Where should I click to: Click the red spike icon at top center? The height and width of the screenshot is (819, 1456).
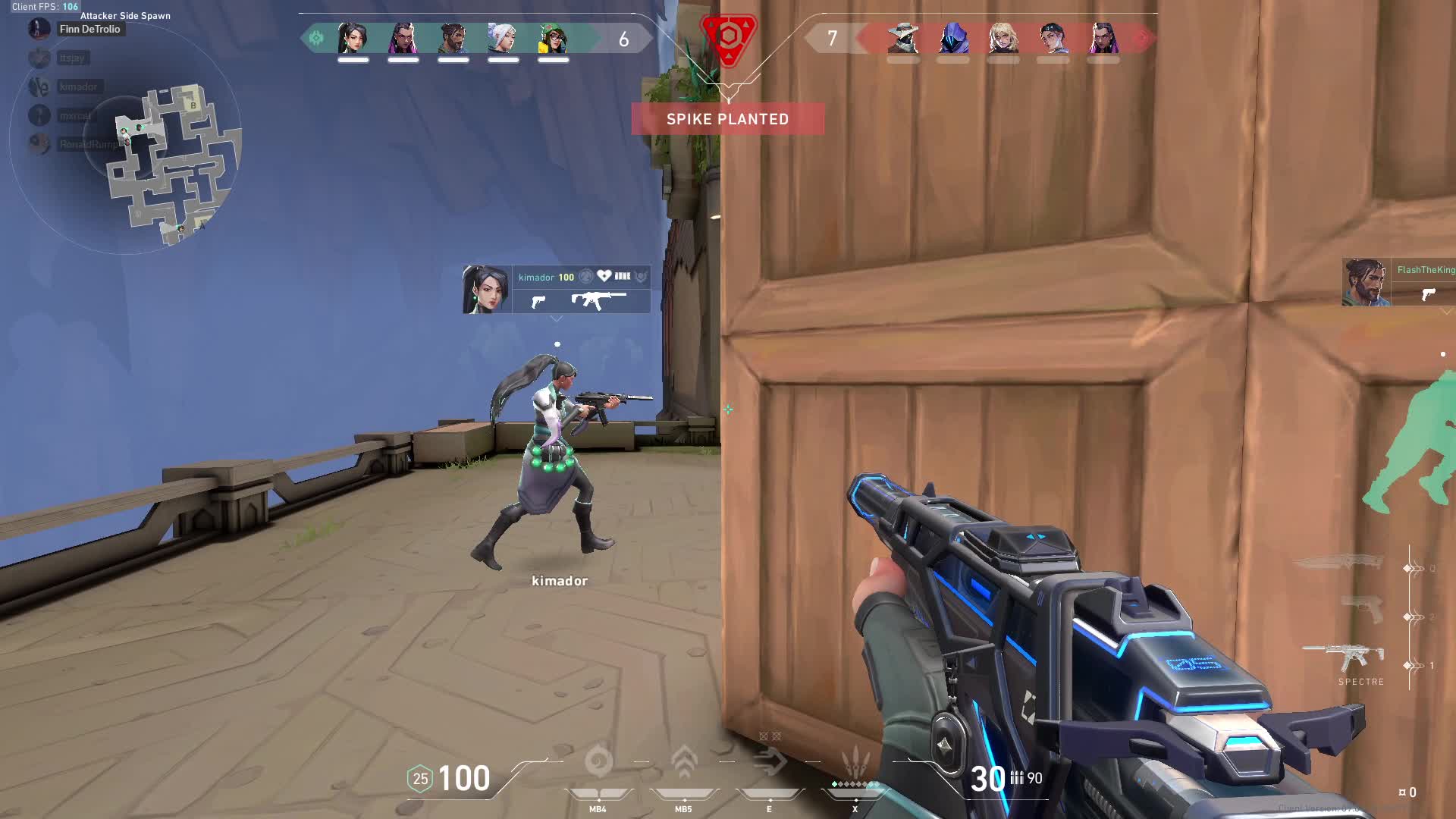tap(728, 42)
